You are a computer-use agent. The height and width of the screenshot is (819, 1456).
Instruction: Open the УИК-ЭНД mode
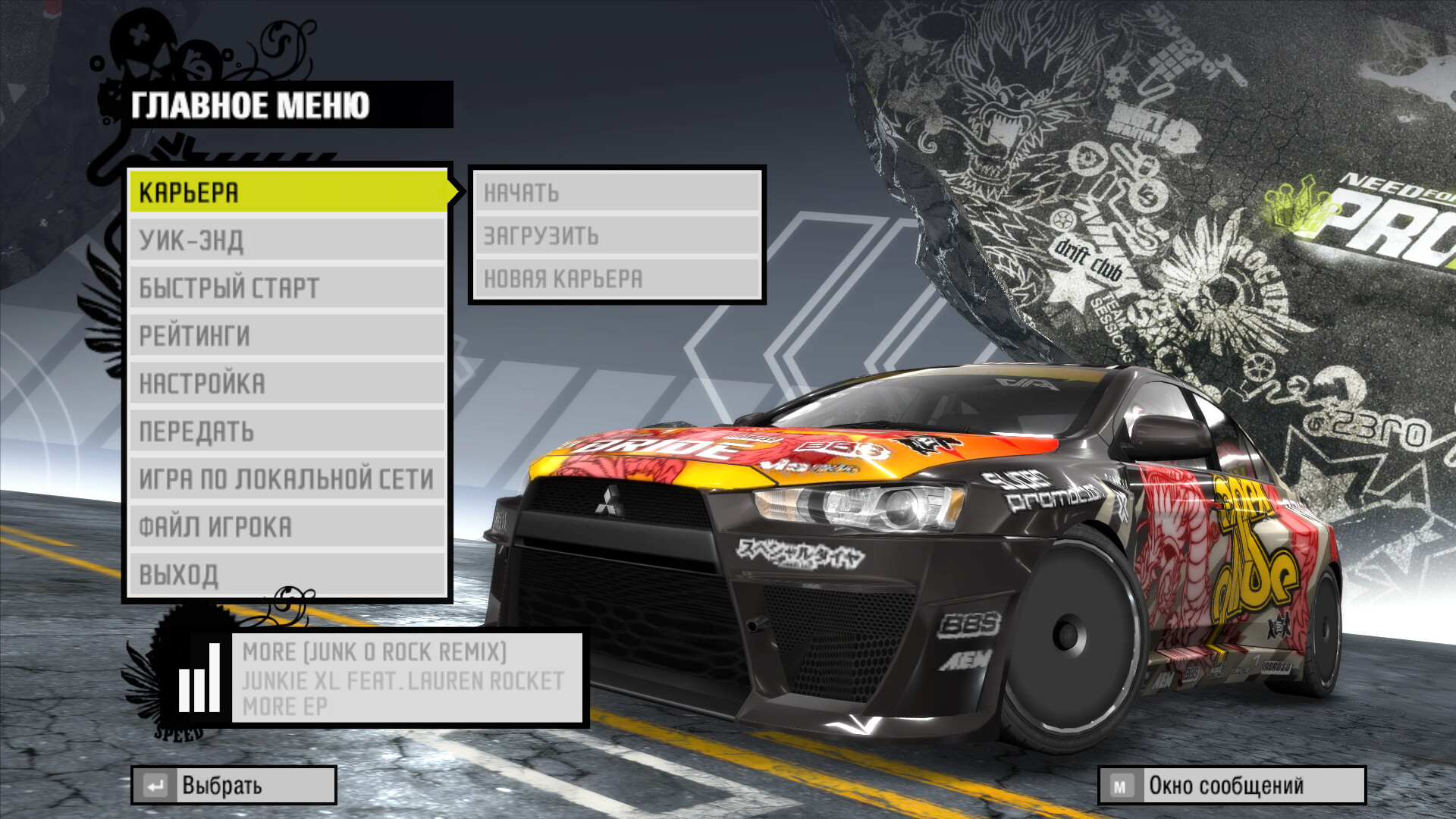tap(288, 240)
